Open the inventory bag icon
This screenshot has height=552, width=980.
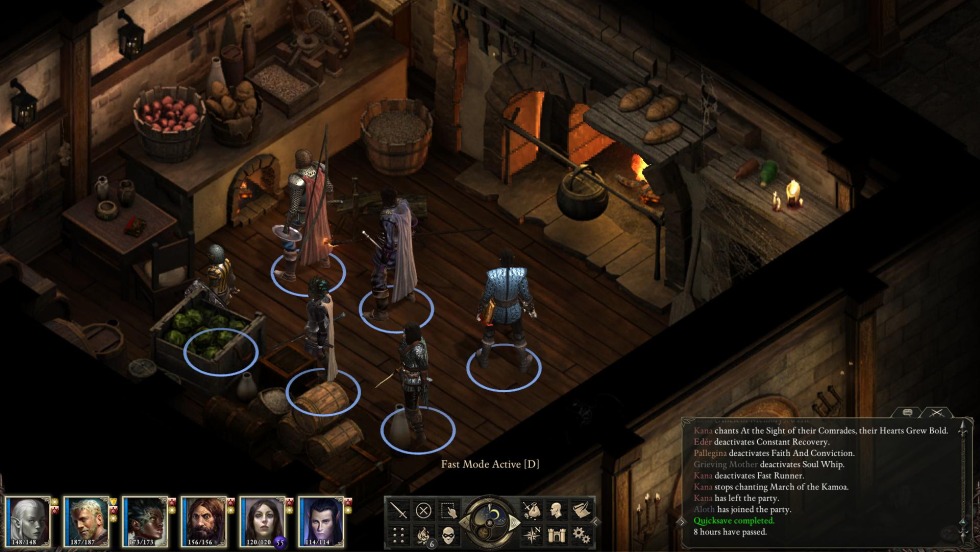click(532, 510)
